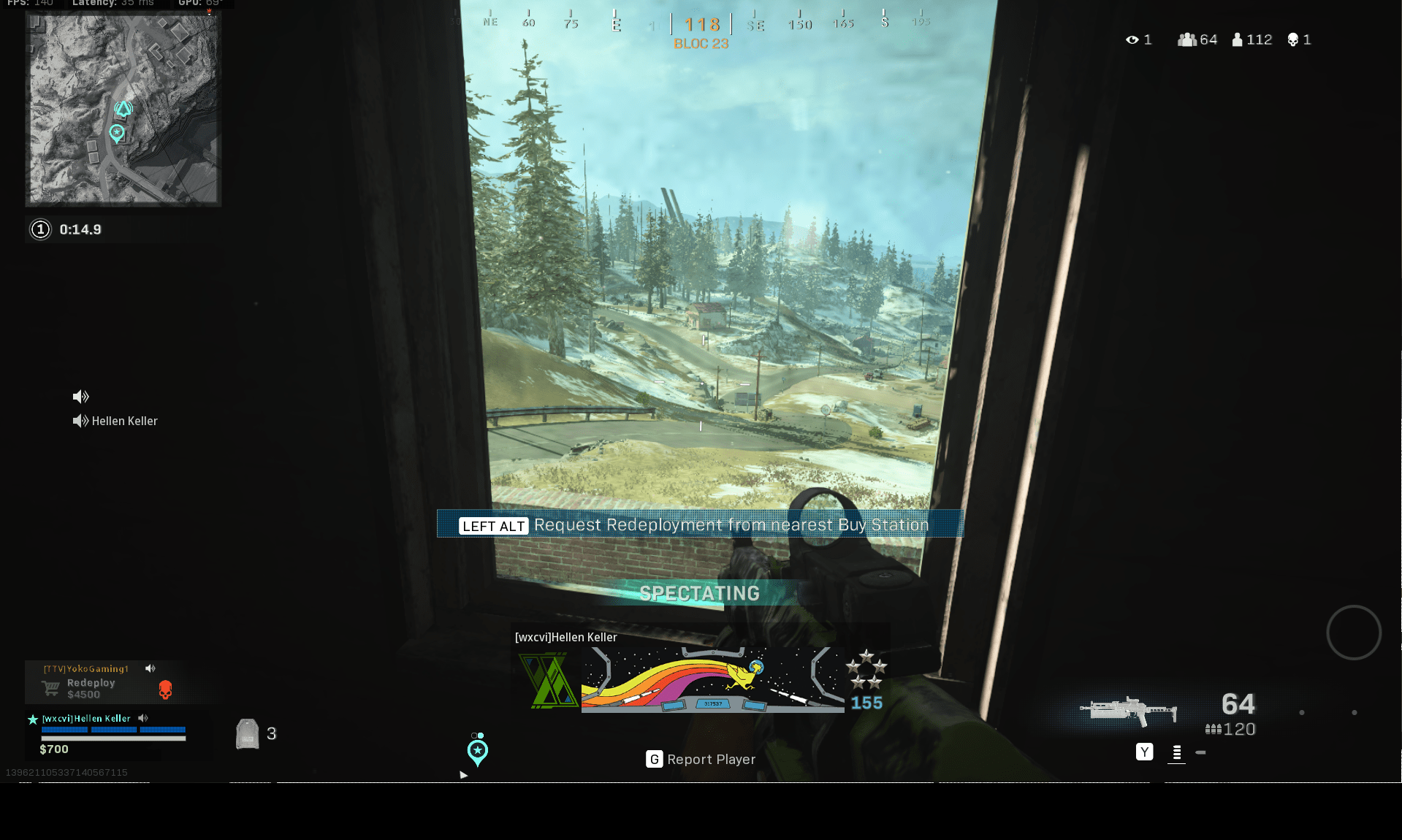Click the objective ping marker at bottom center
This screenshot has height=840, width=1402.
click(478, 750)
